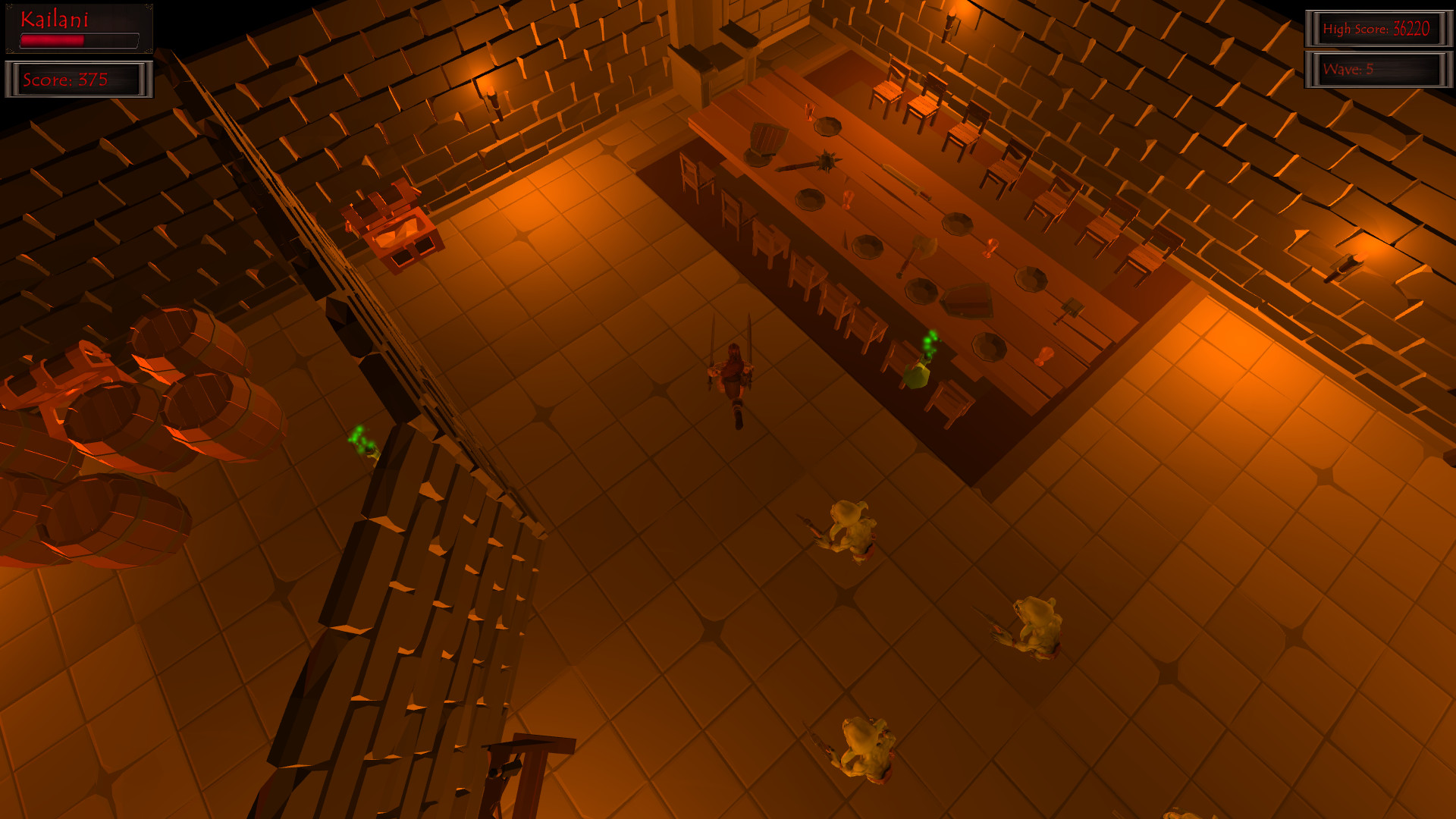
Task: Click the wall torch on the right wall
Action: click(x=1346, y=265)
